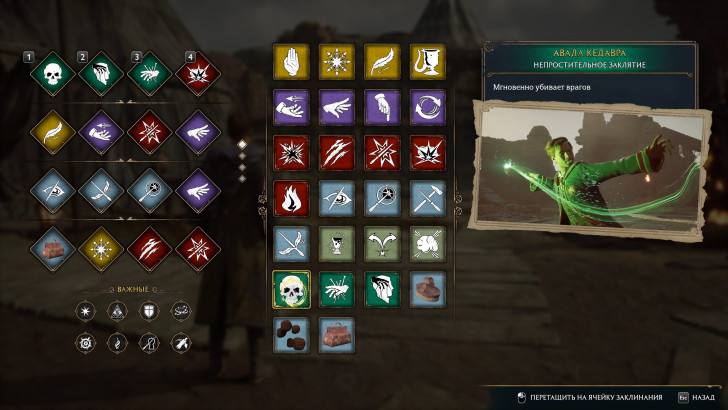Pick the purple Flipendo circular arrows spell
Screen dimensions: 728x410
tap(427, 107)
